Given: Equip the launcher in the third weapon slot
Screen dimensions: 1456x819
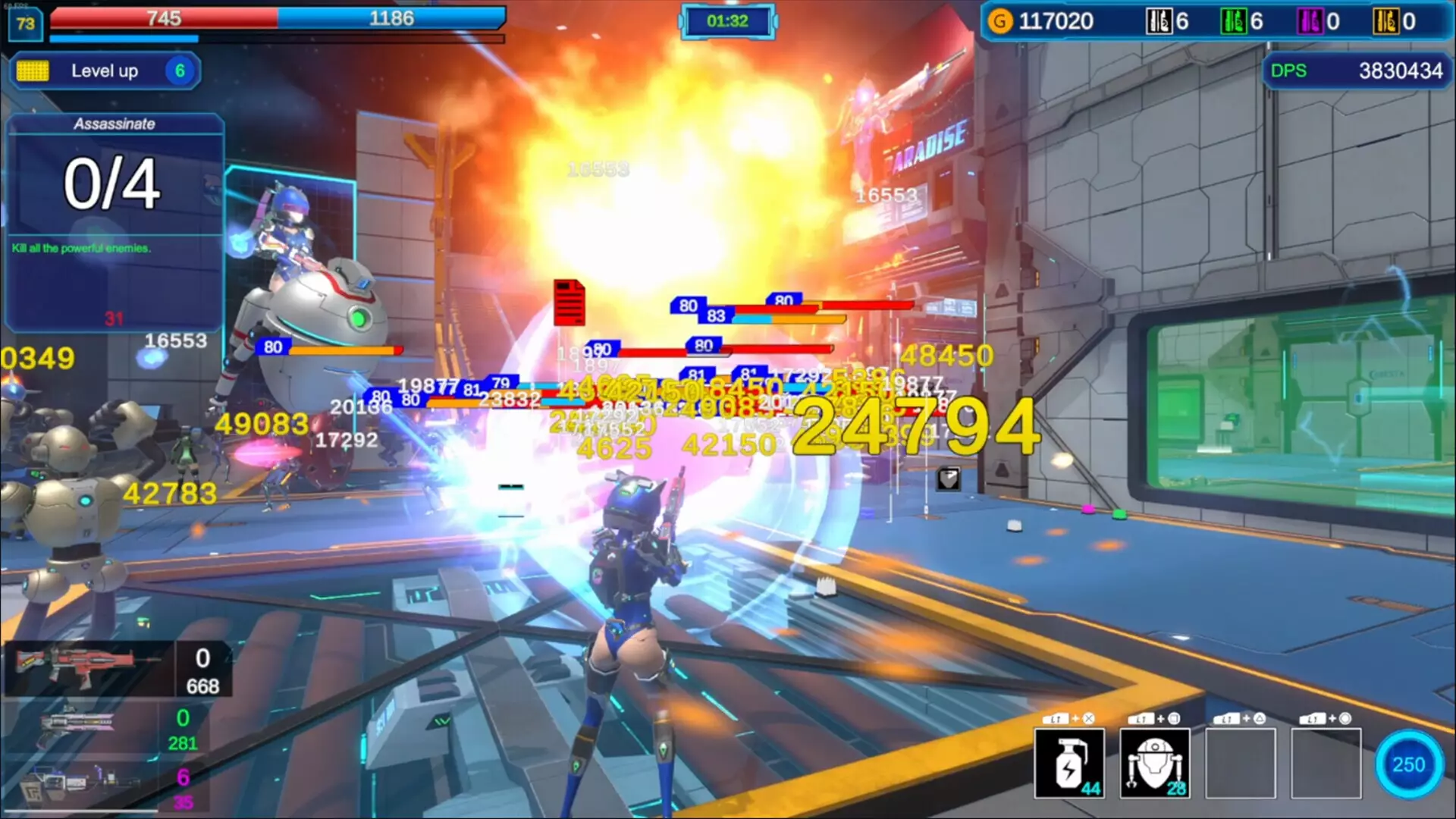Looking at the screenshot, I should pos(76,783).
